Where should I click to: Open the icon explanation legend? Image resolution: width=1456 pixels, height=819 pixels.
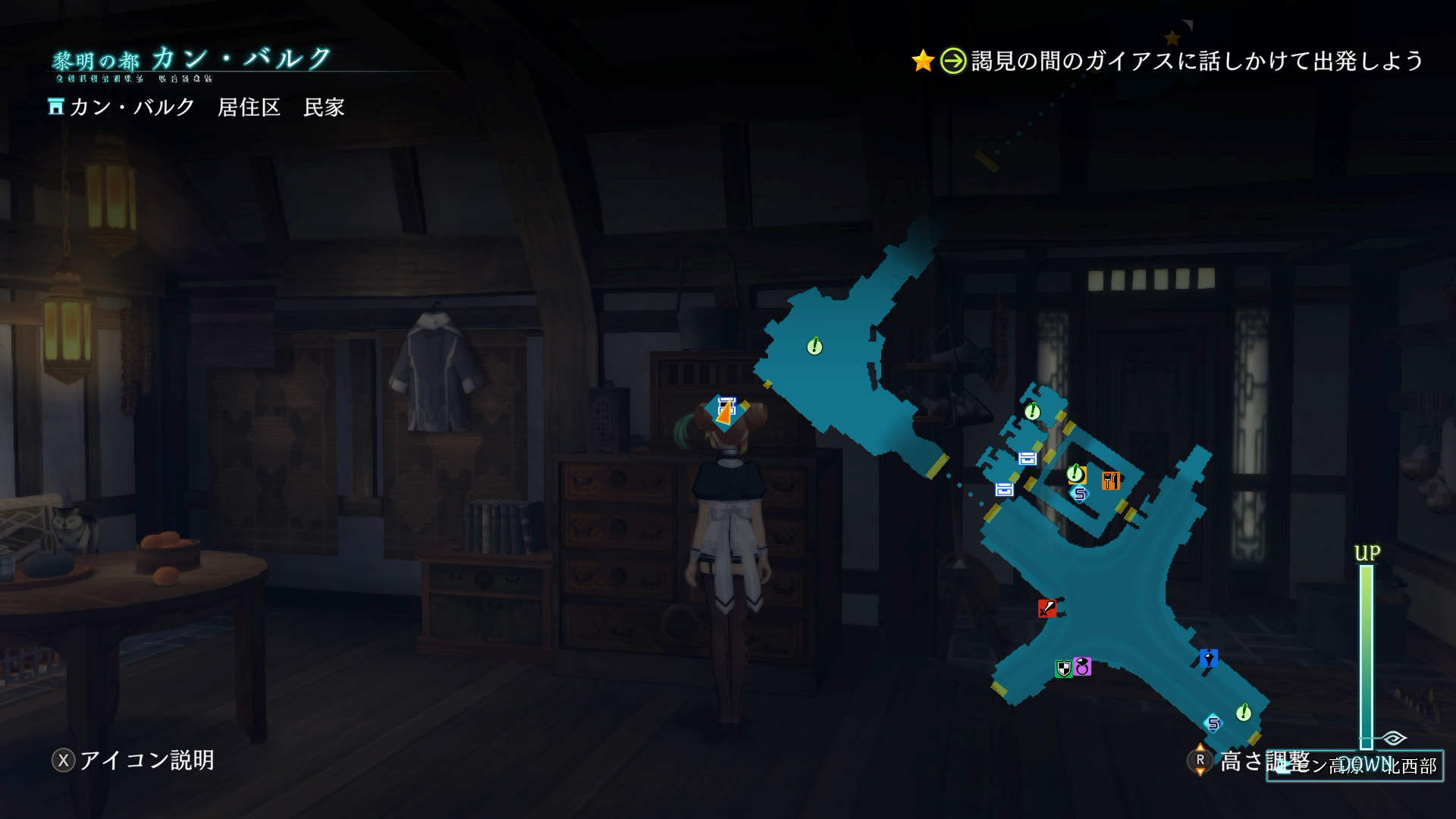coord(133,760)
